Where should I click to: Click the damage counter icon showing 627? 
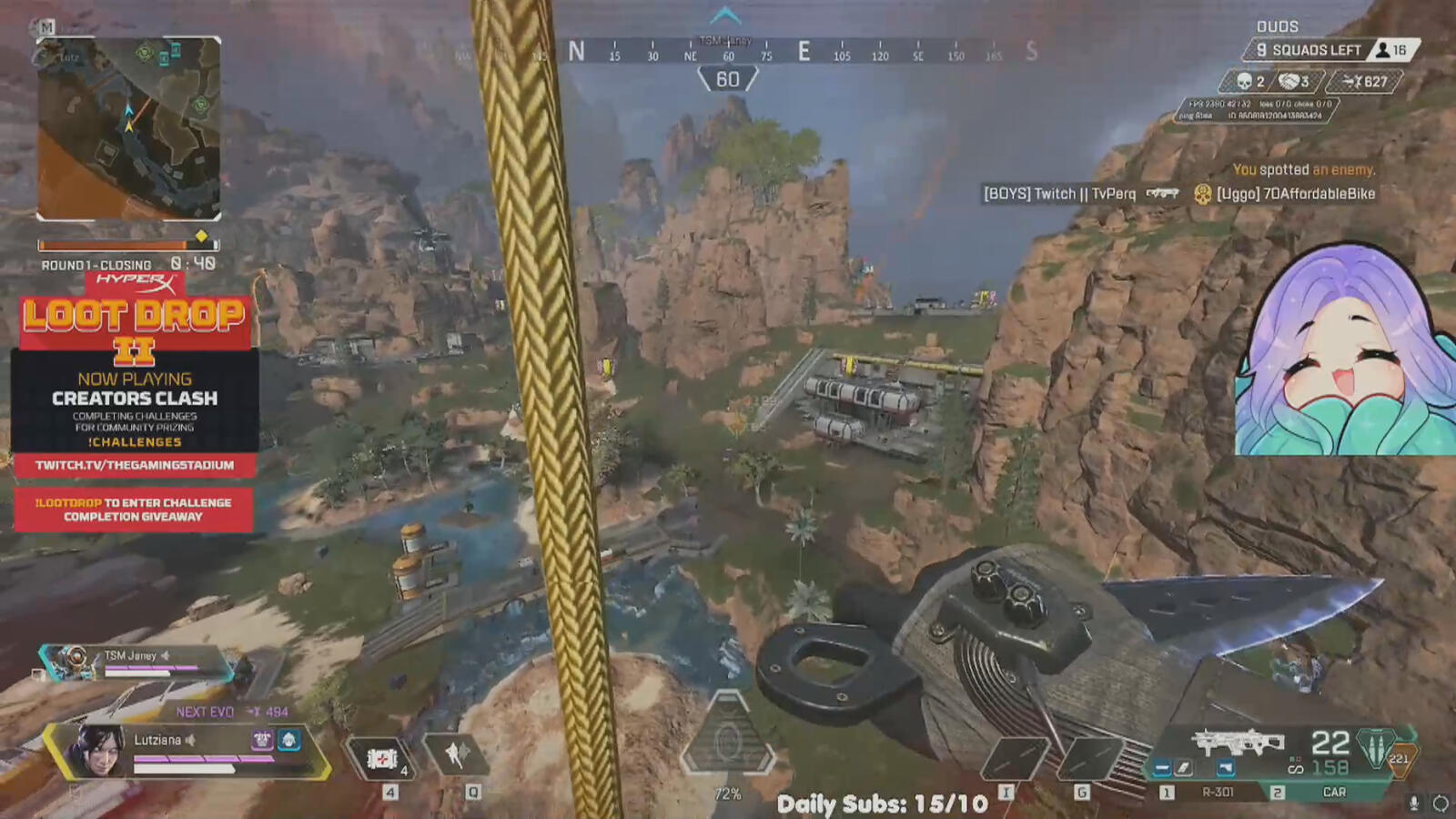[x=1354, y=81]
